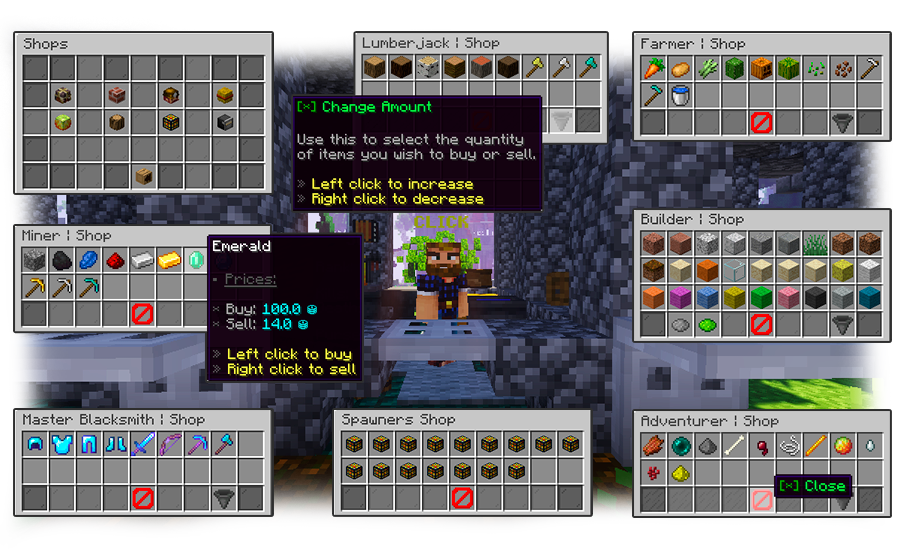Select the diamond axe in the Lumberjack shop
The image size is (900, 550).
coord(588,69)
